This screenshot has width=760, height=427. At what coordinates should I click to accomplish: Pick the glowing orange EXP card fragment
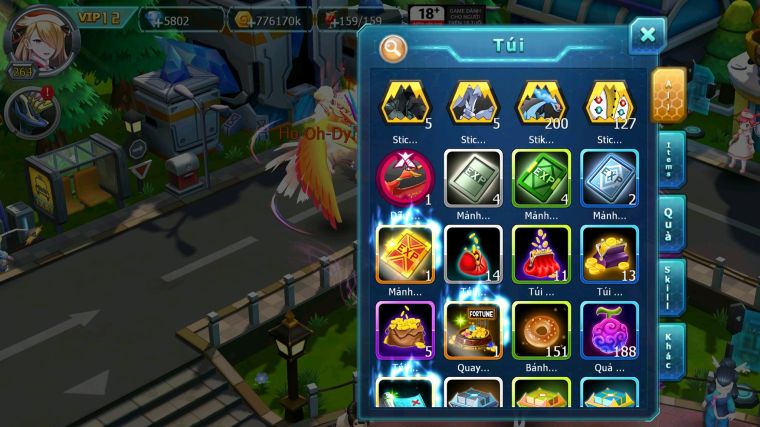coord(404,253)
